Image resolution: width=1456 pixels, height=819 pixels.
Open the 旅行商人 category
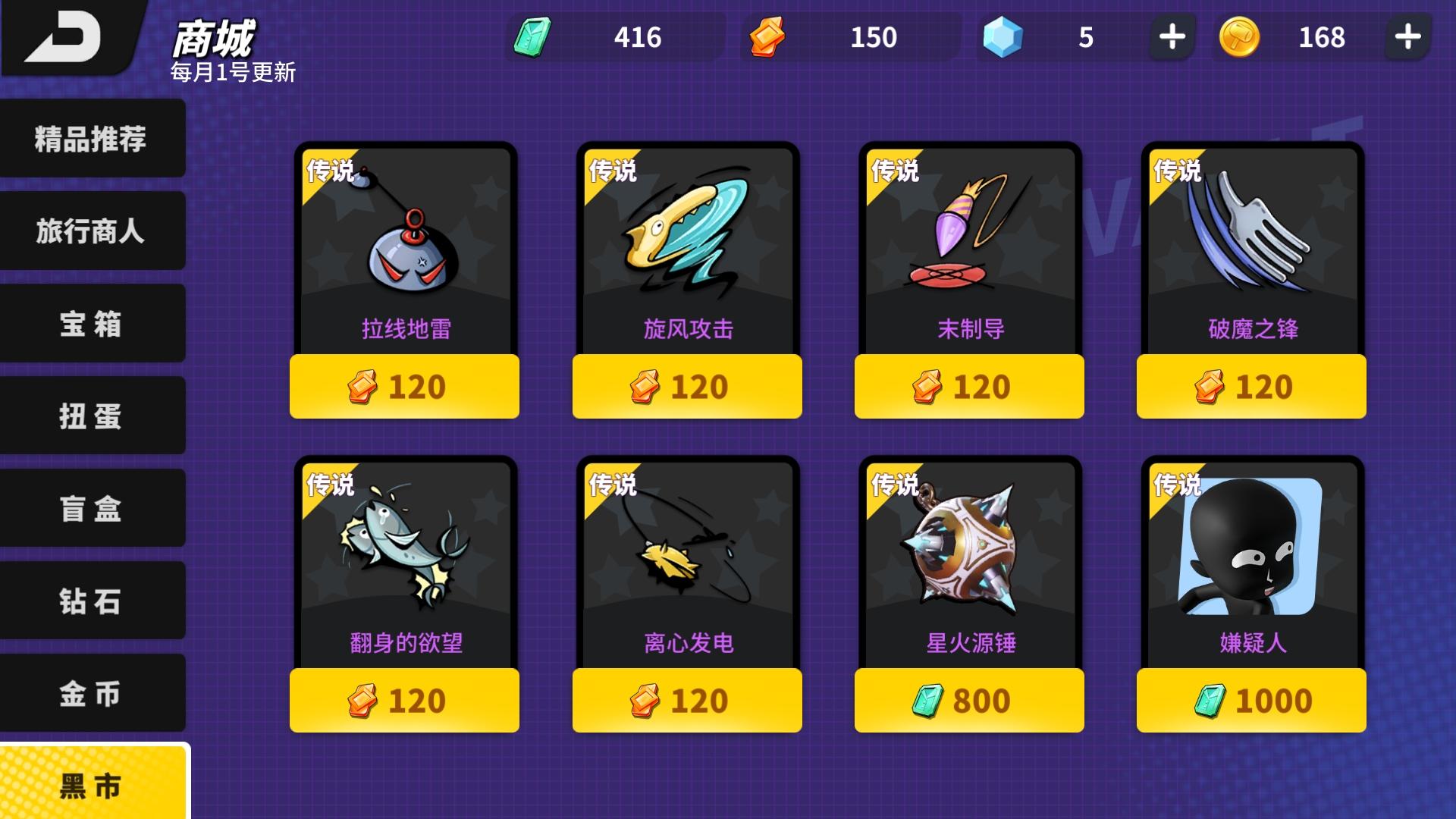[x=91, y=231]
